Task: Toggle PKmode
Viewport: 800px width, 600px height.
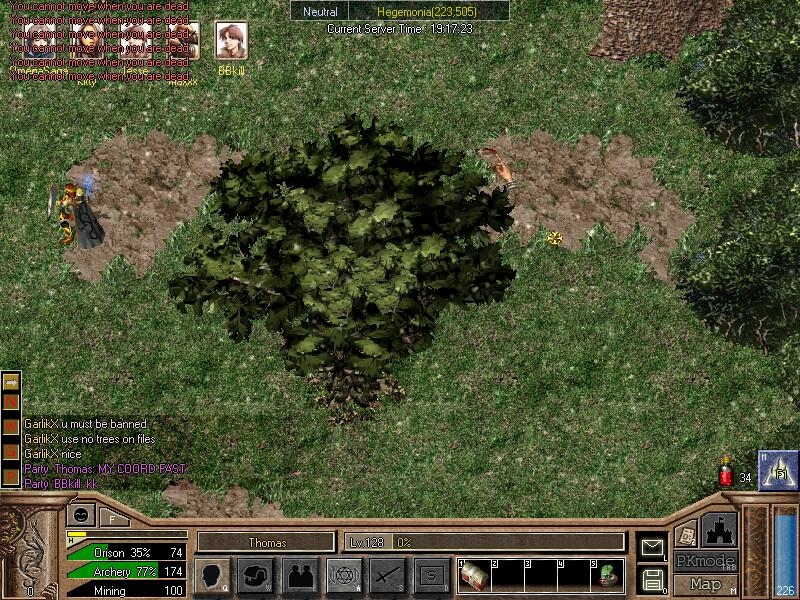Action: [x=705, y=561]
